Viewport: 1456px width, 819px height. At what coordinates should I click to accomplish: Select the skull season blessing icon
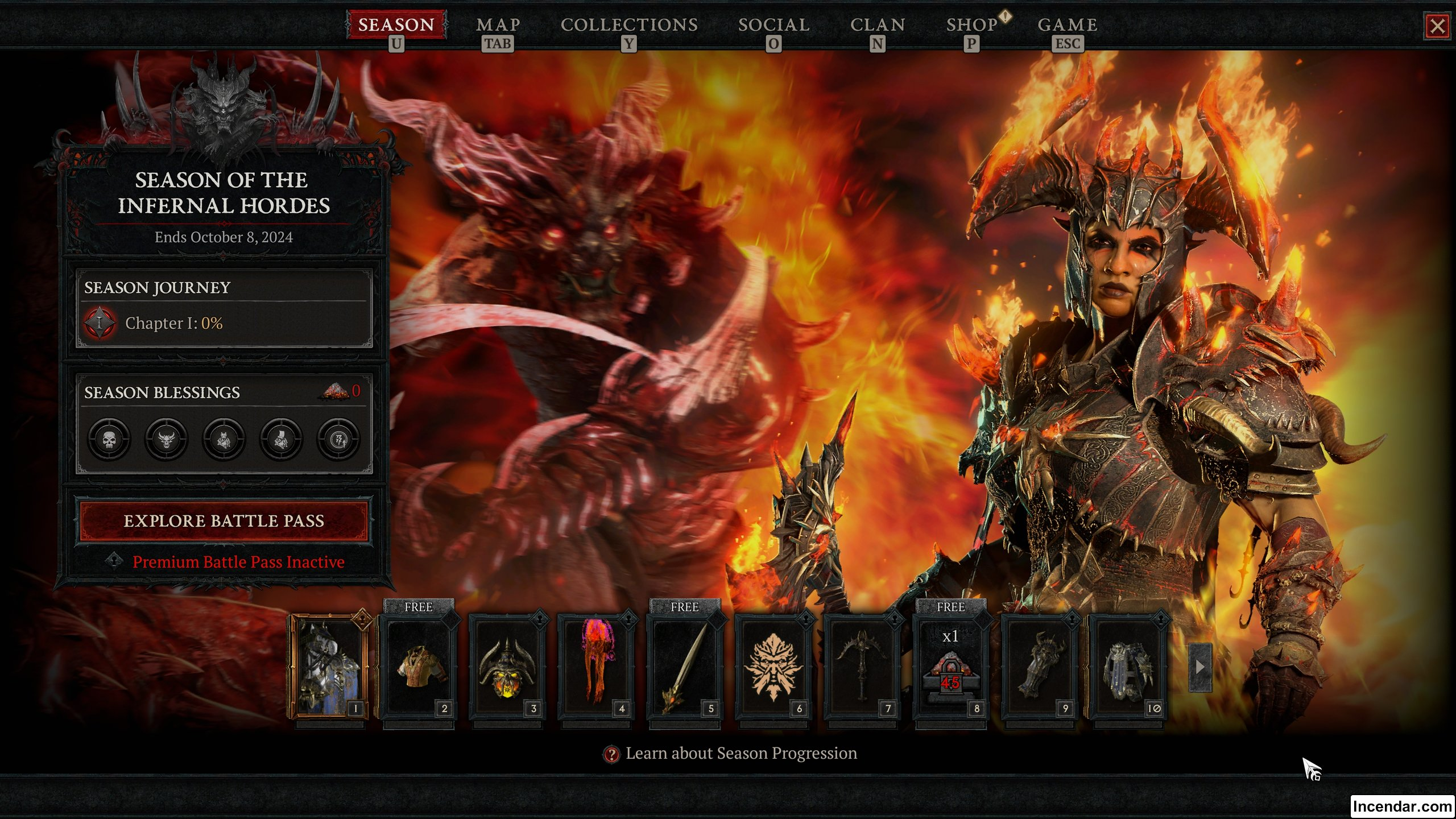pyautogui.click(x=109, y=439)
